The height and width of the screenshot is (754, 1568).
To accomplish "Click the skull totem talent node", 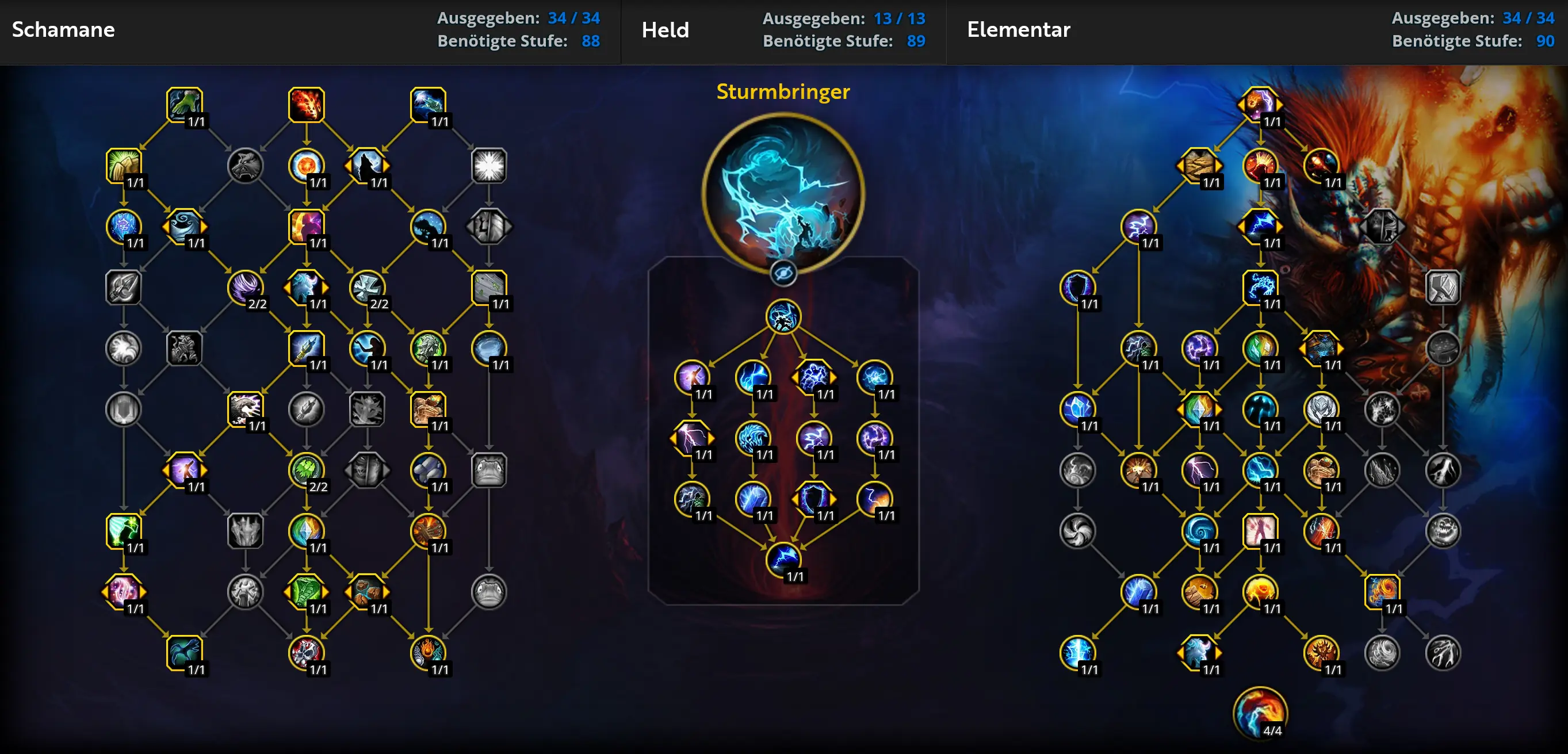I will pyautogui.click(x=306, y=652).
